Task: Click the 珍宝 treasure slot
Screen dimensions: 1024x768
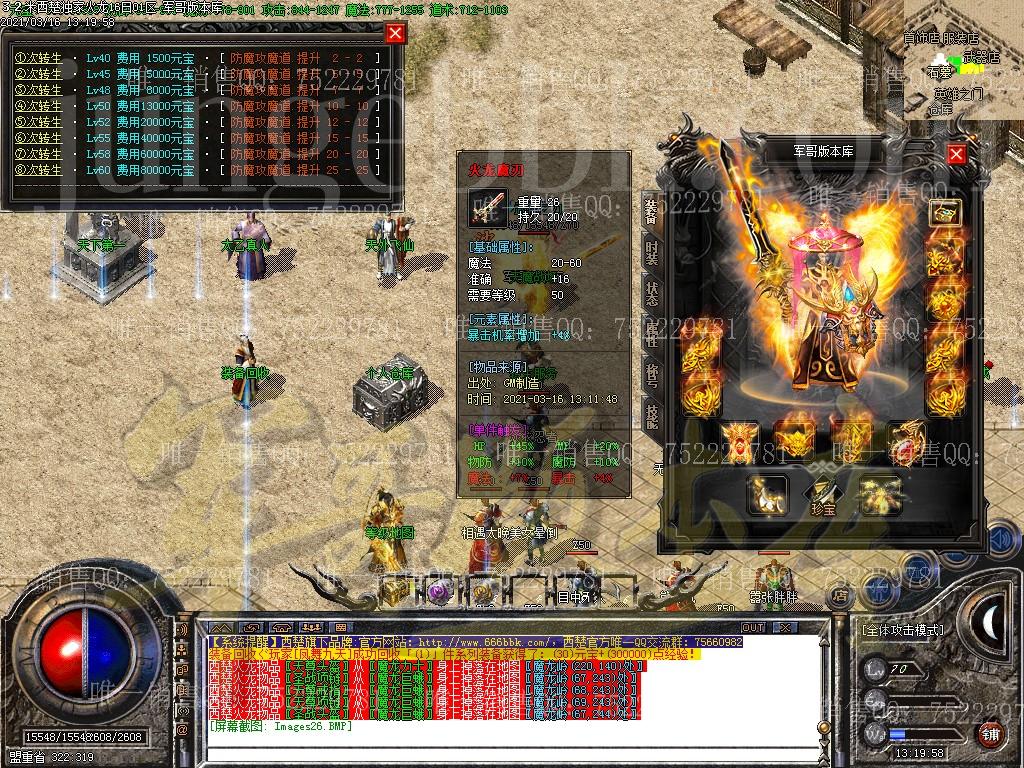Action: tap(822, 494)
